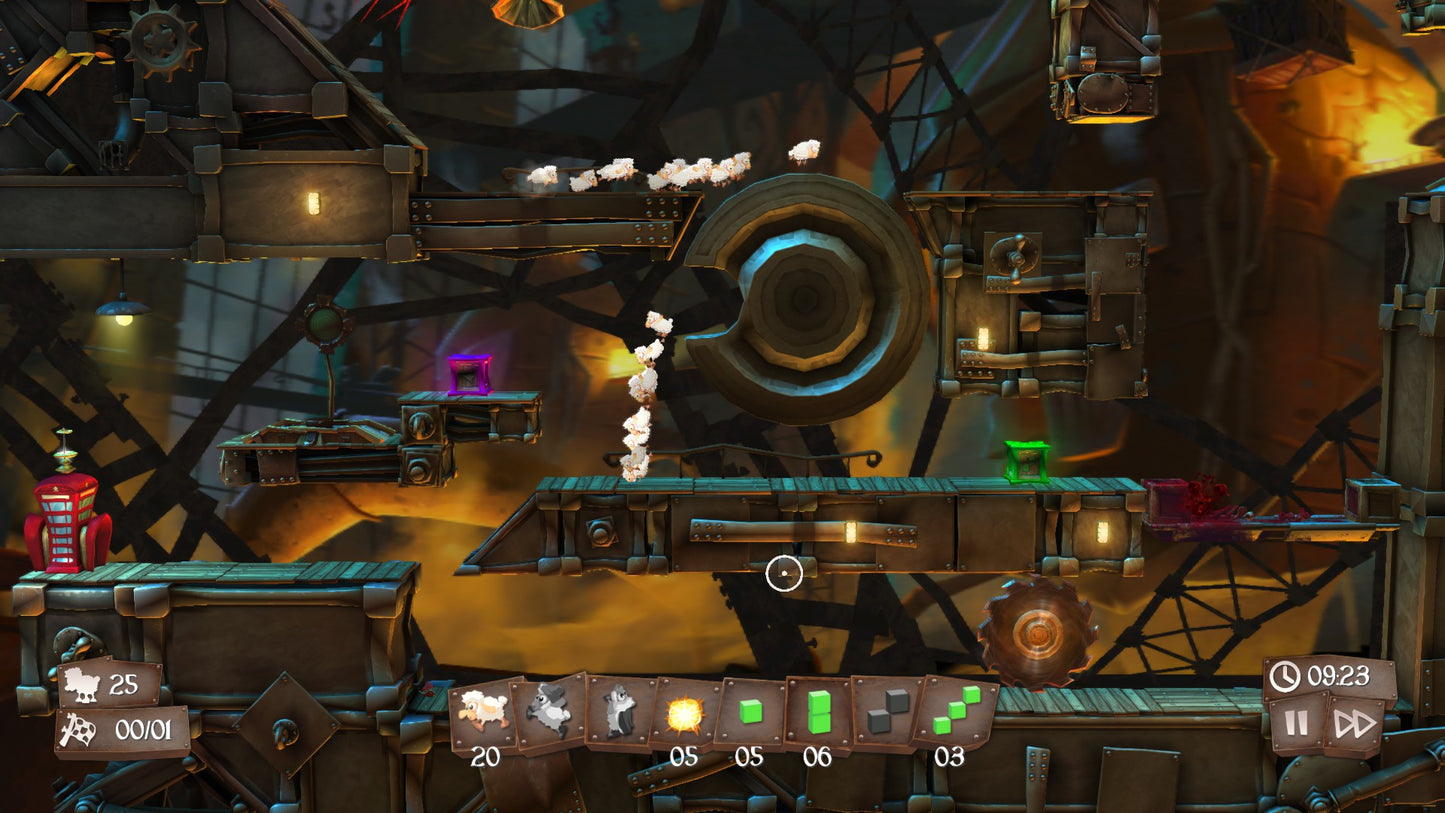
Task: Click the spinning circular saw blade
Action: point(1036,632)
